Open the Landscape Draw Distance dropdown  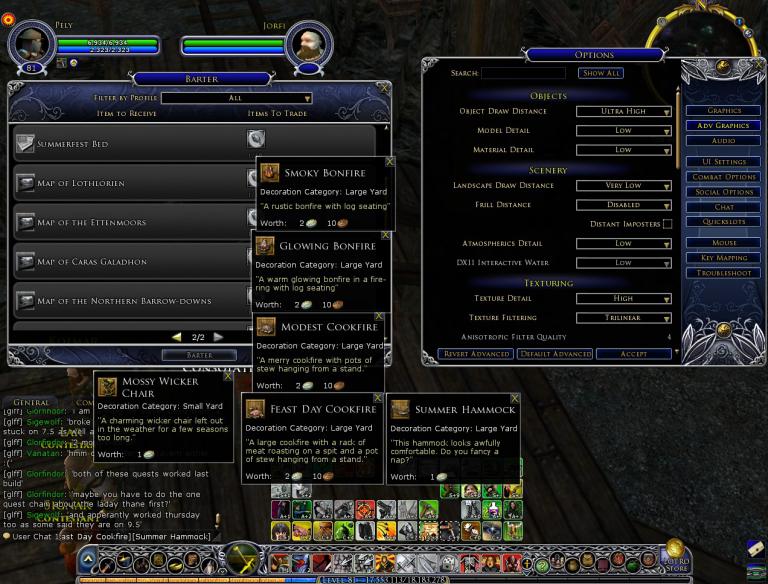[x=623, y=185]
